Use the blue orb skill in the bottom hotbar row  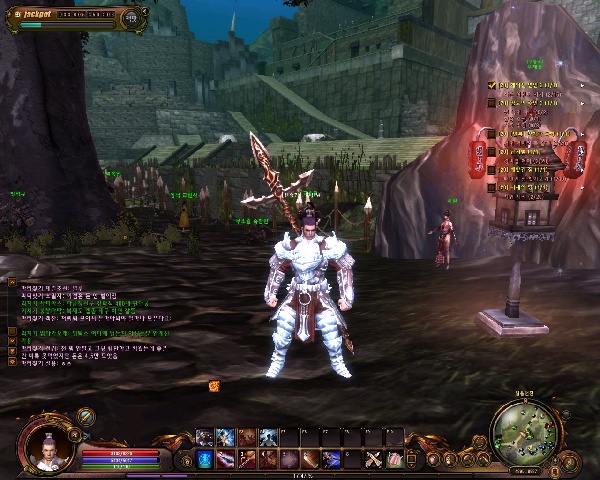(x=204, y=459)
